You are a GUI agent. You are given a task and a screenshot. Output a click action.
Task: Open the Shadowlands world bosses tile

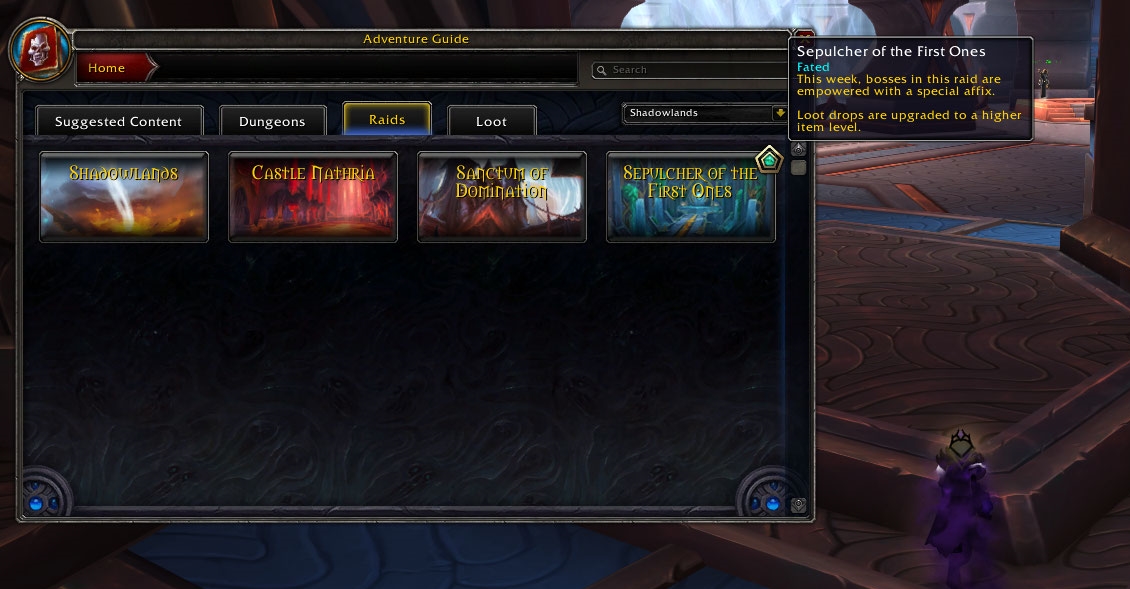tap(124, 196)
